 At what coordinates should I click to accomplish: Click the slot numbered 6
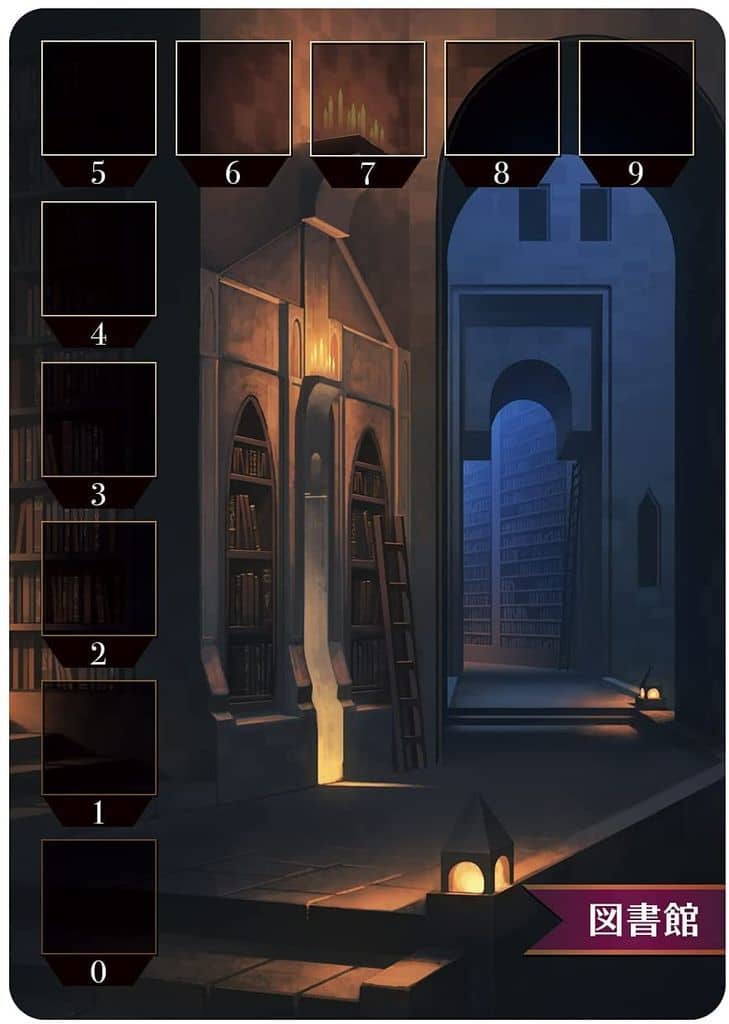pyautogui.click(x=233, y=98)
